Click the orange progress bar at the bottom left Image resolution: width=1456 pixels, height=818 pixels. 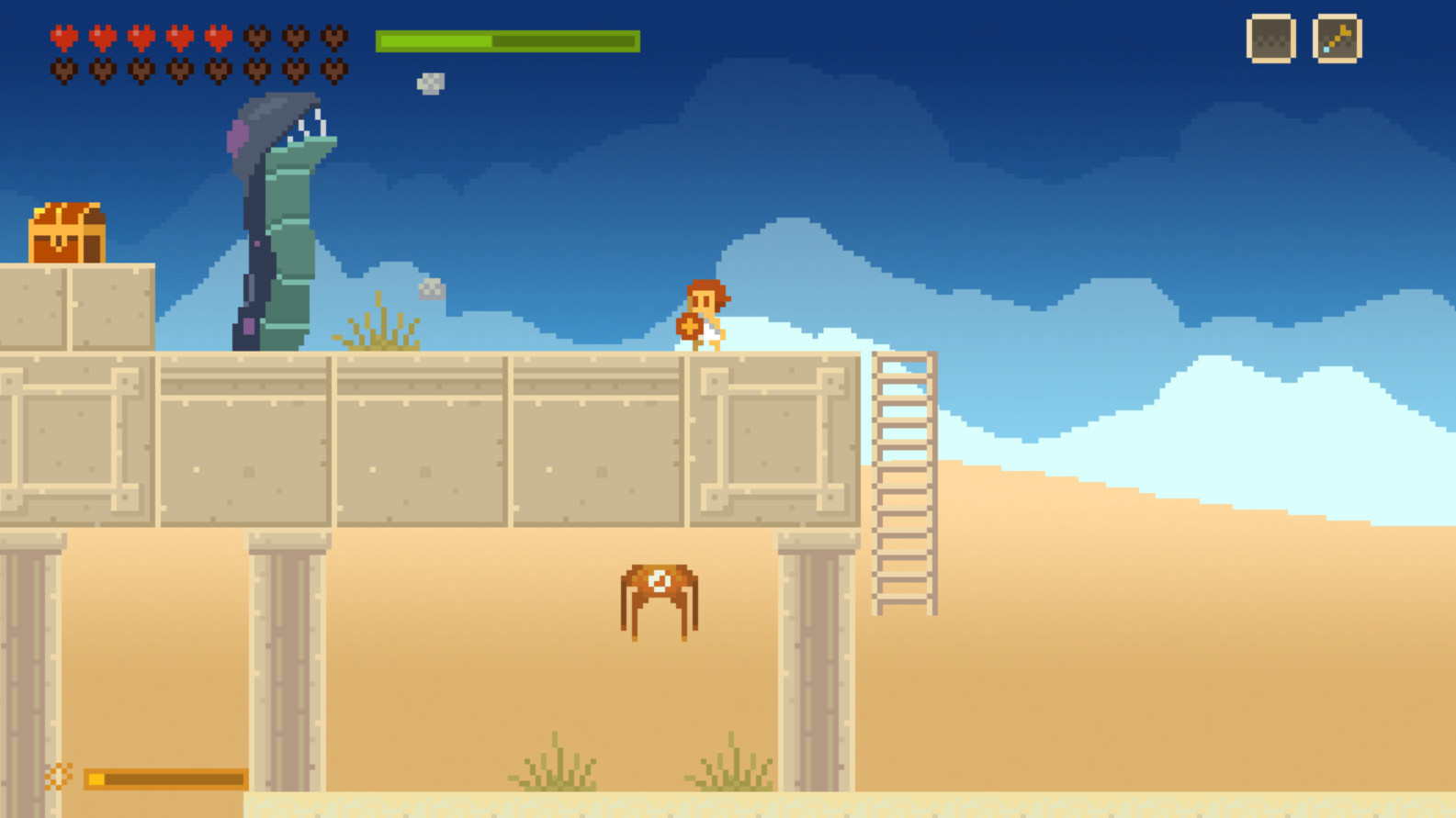pos(165,779)
